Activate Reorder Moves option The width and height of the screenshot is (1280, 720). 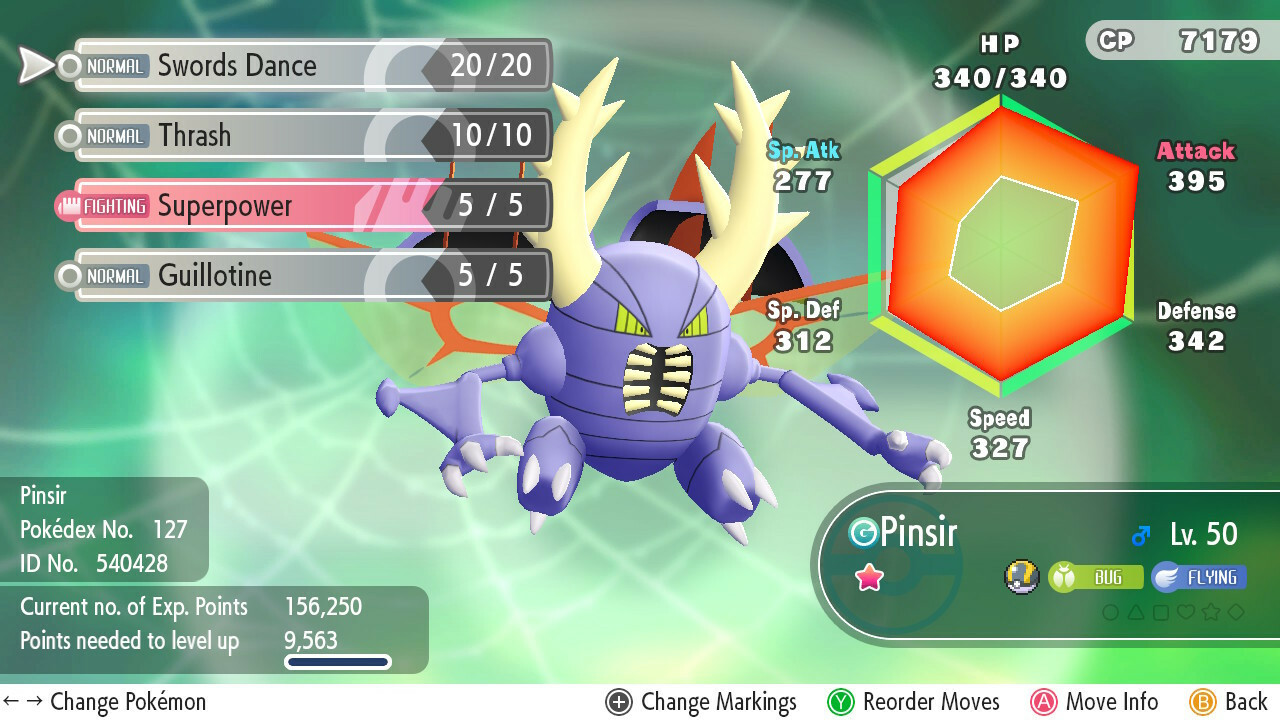[x=914, y=702]
